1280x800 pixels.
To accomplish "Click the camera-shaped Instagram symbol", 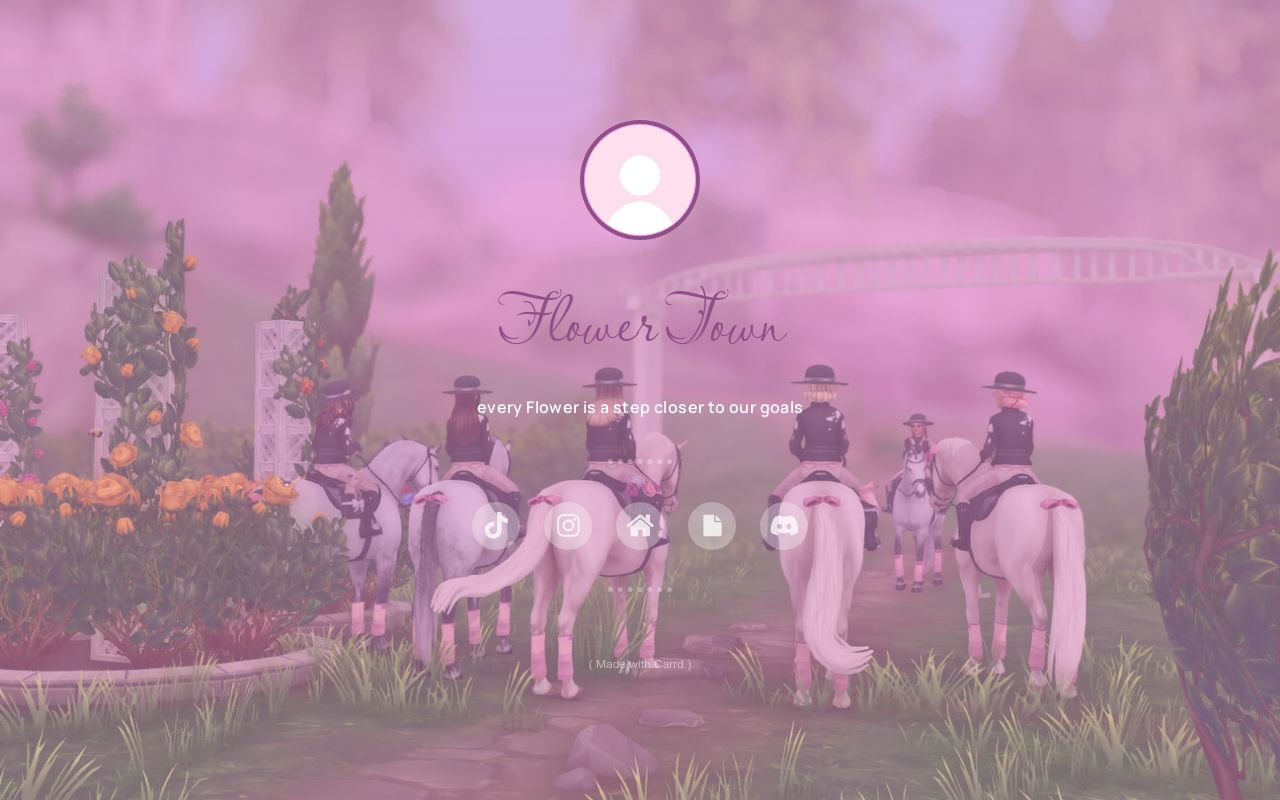I will pyautogui.click(x=568, y=525).
